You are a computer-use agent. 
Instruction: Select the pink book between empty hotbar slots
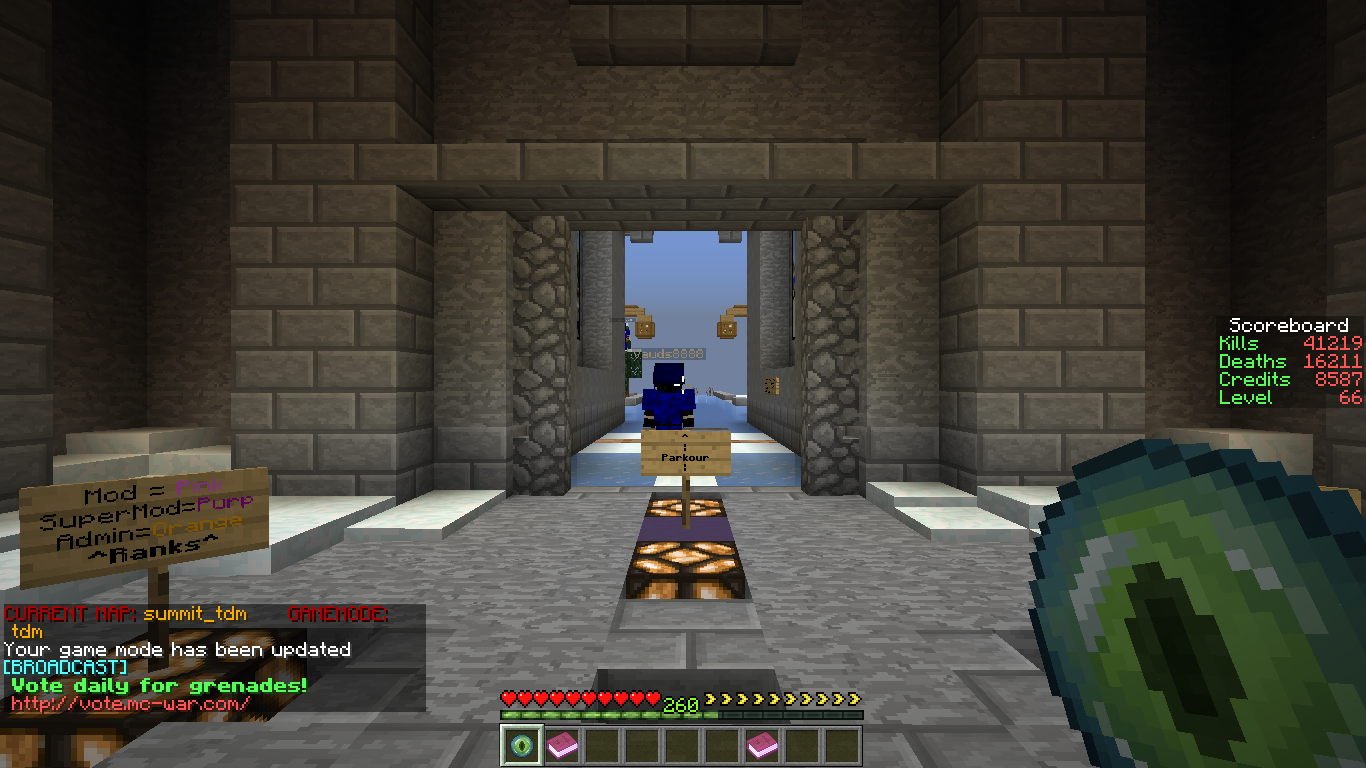[x=762, y=746]
